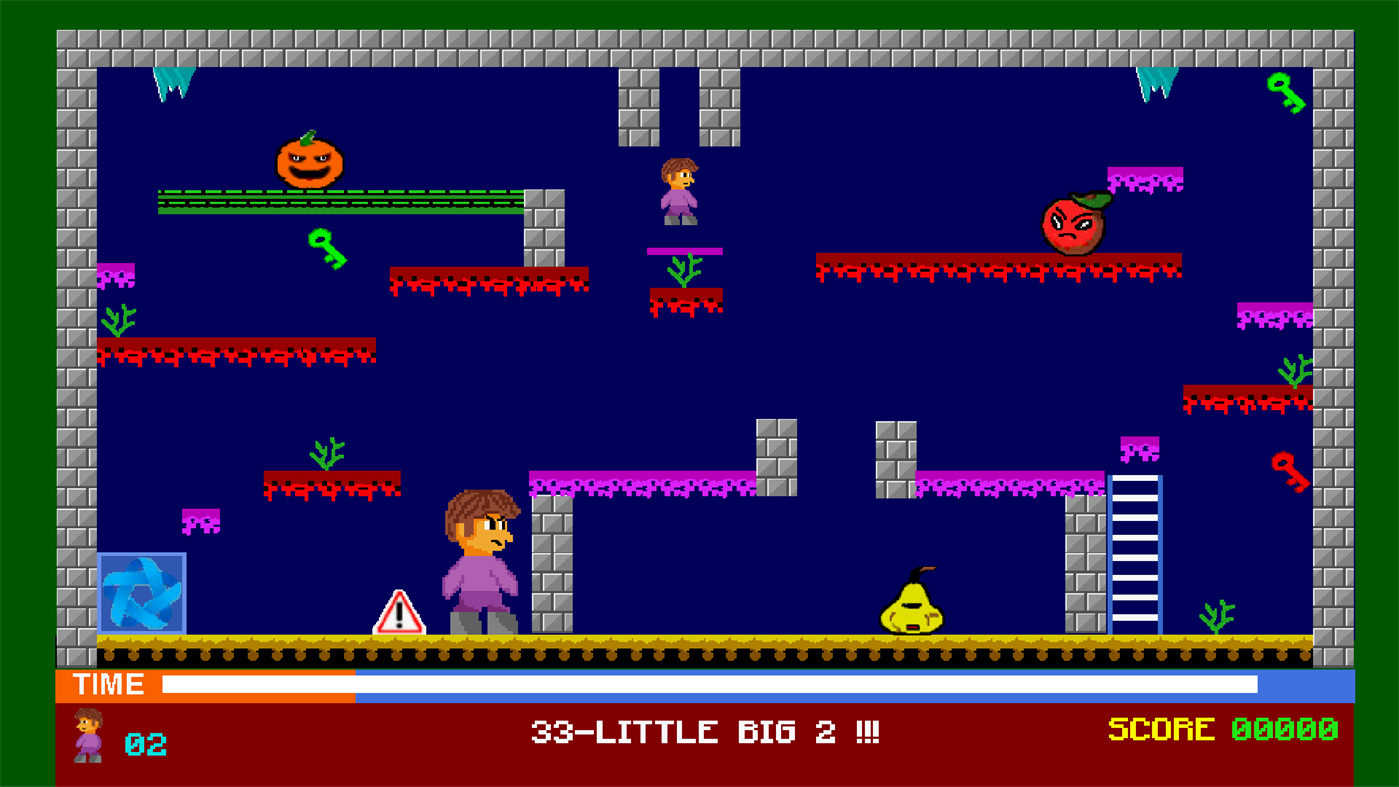The width and height of the screenshot is (1399, 787).
Task: Click the lives counter showing 02
Action: coord(146,743)
